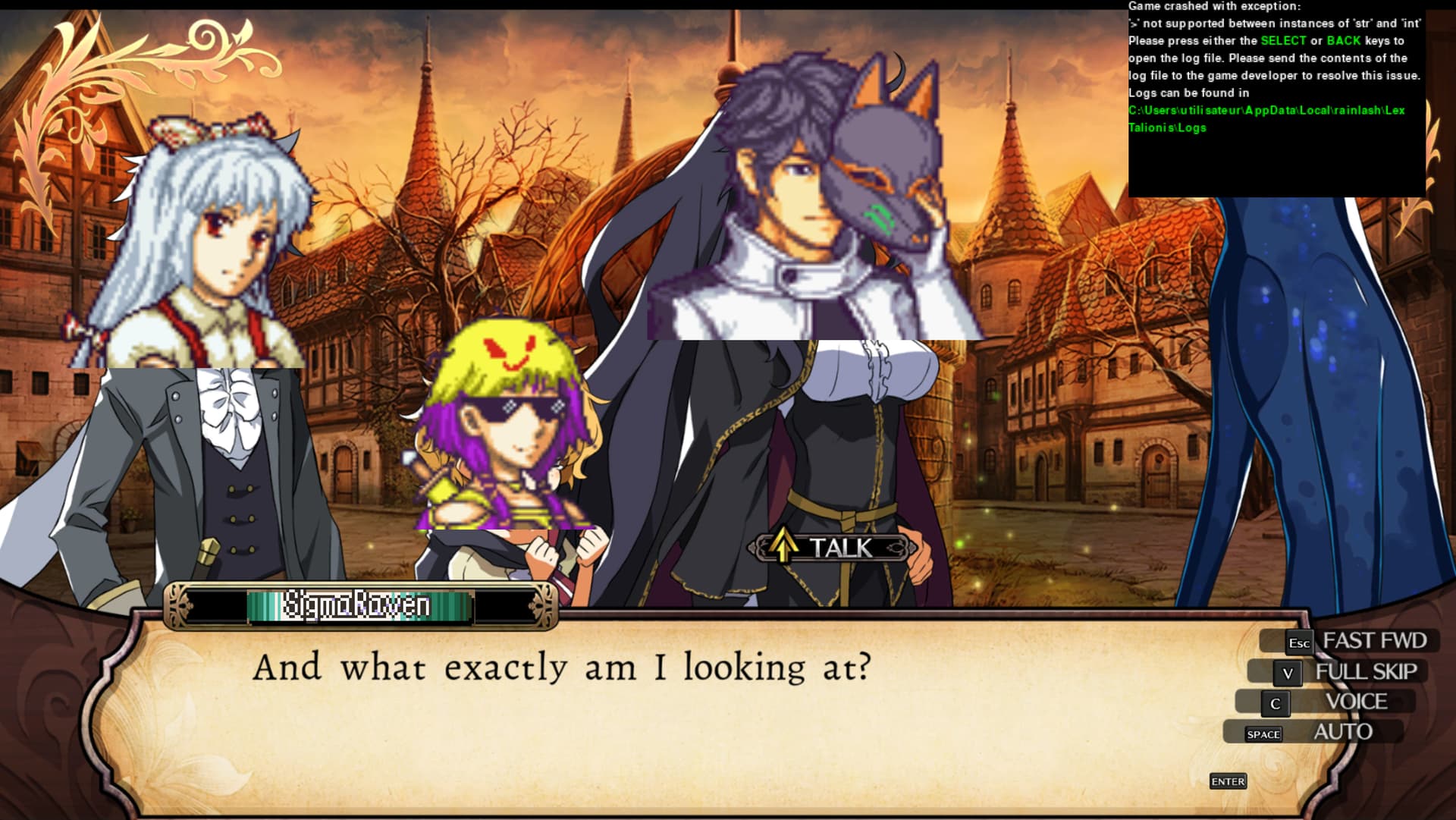Image resolution: width=1456 pixels, height=820 pixels.
Task: Choose the FULL SKIP option
Action: tap(1350, 671)
